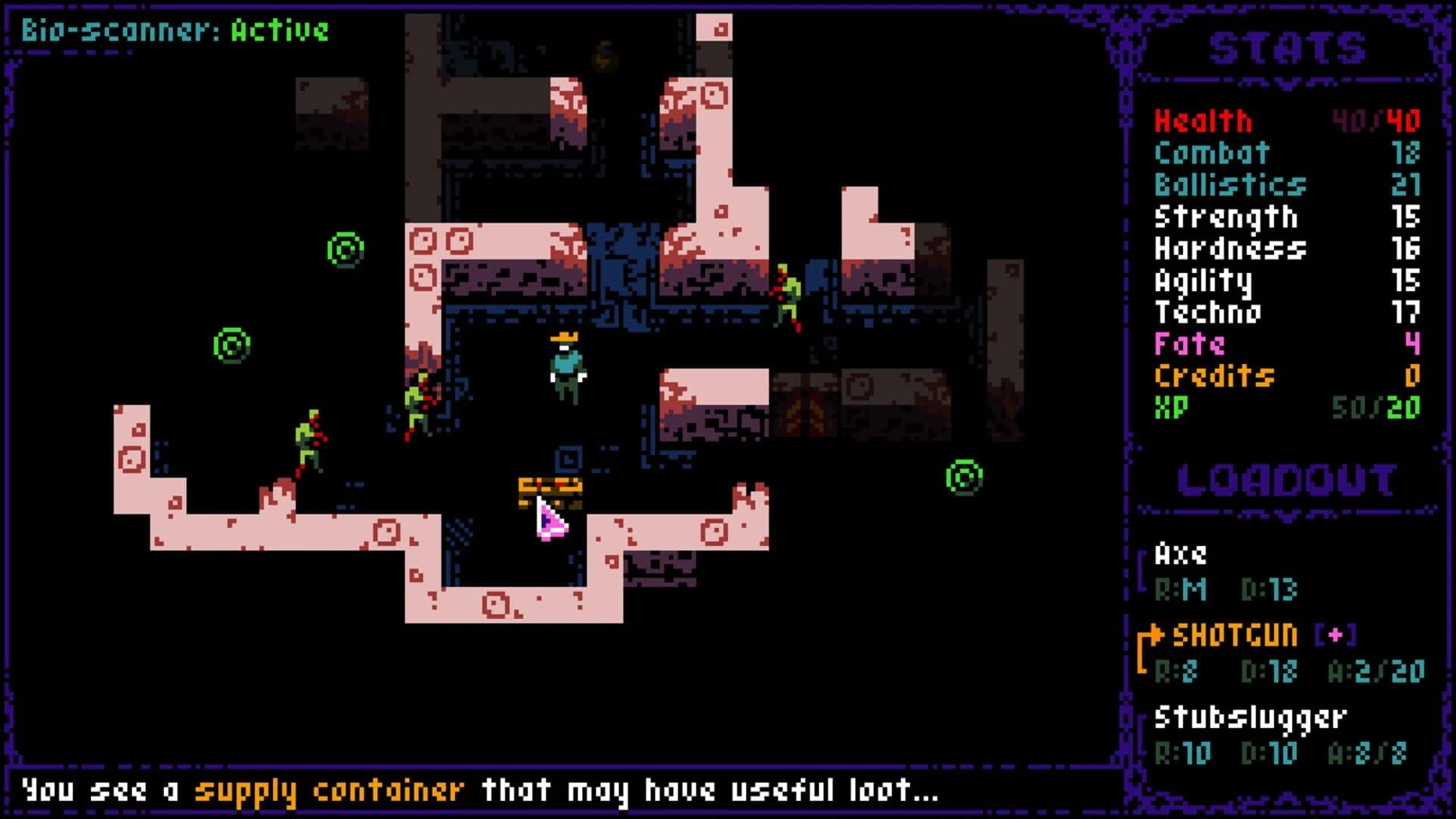Image resolution: width=1456 pixels, height=819 pixels.
Task: Click the Health stat label
Action: 1202,121
